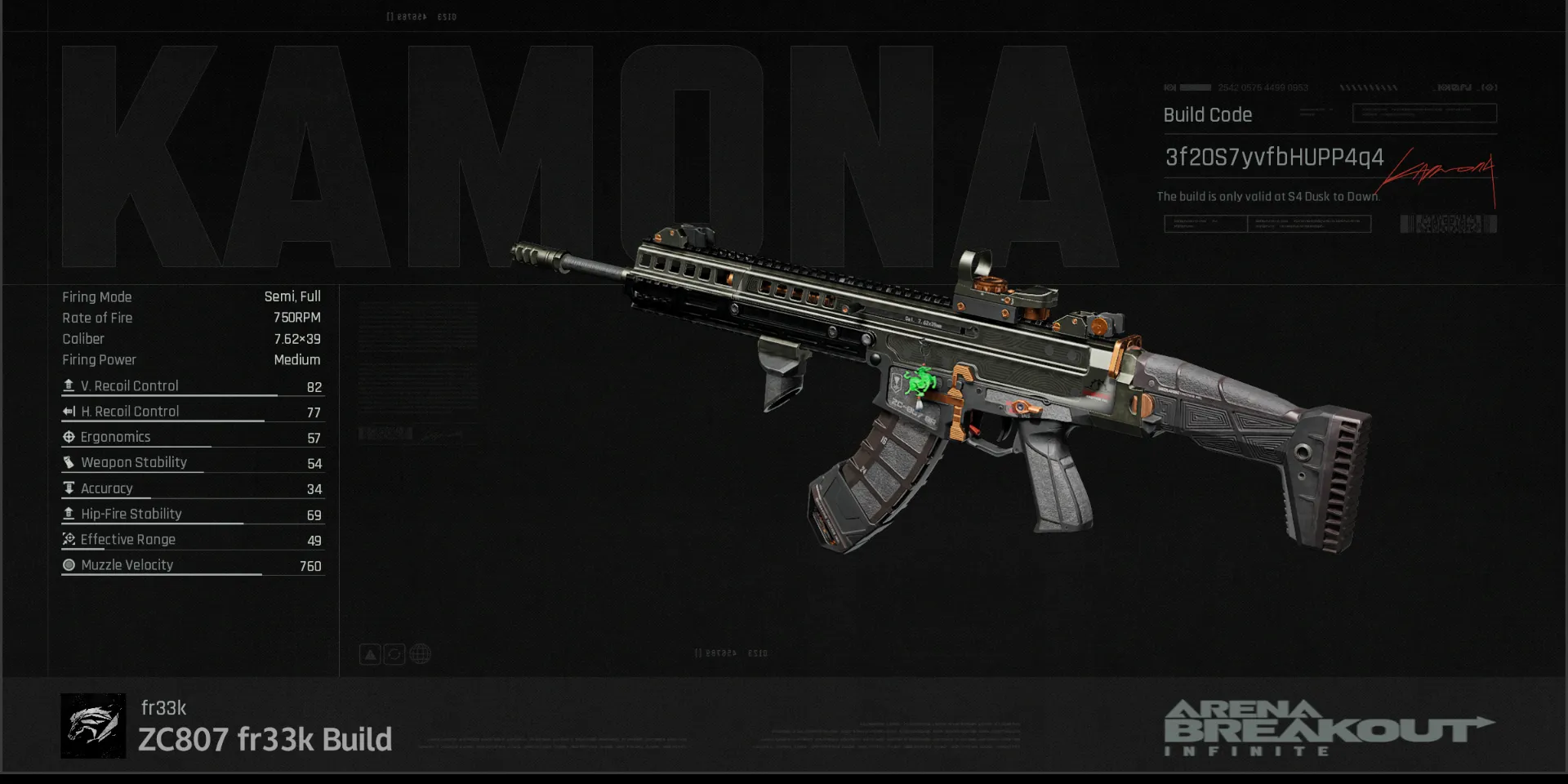The width and height of the screenshot is (1568, 784).
Task: Click the circular refresh arrows icon
Action: (x=394, y=654)
